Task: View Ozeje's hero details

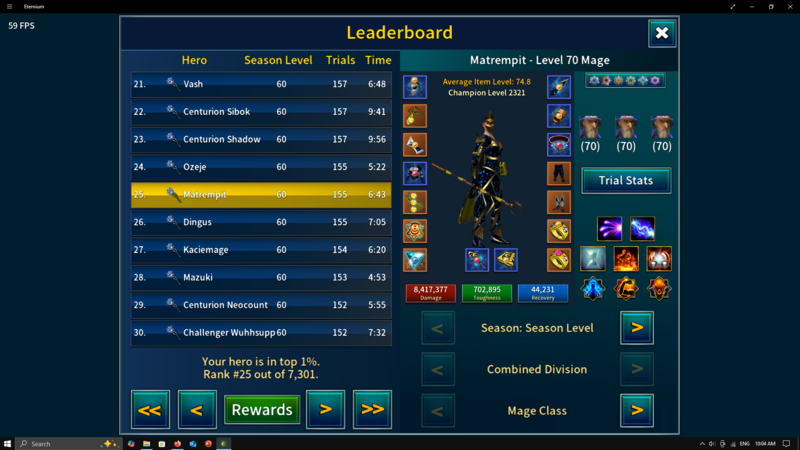Action: 261,167
